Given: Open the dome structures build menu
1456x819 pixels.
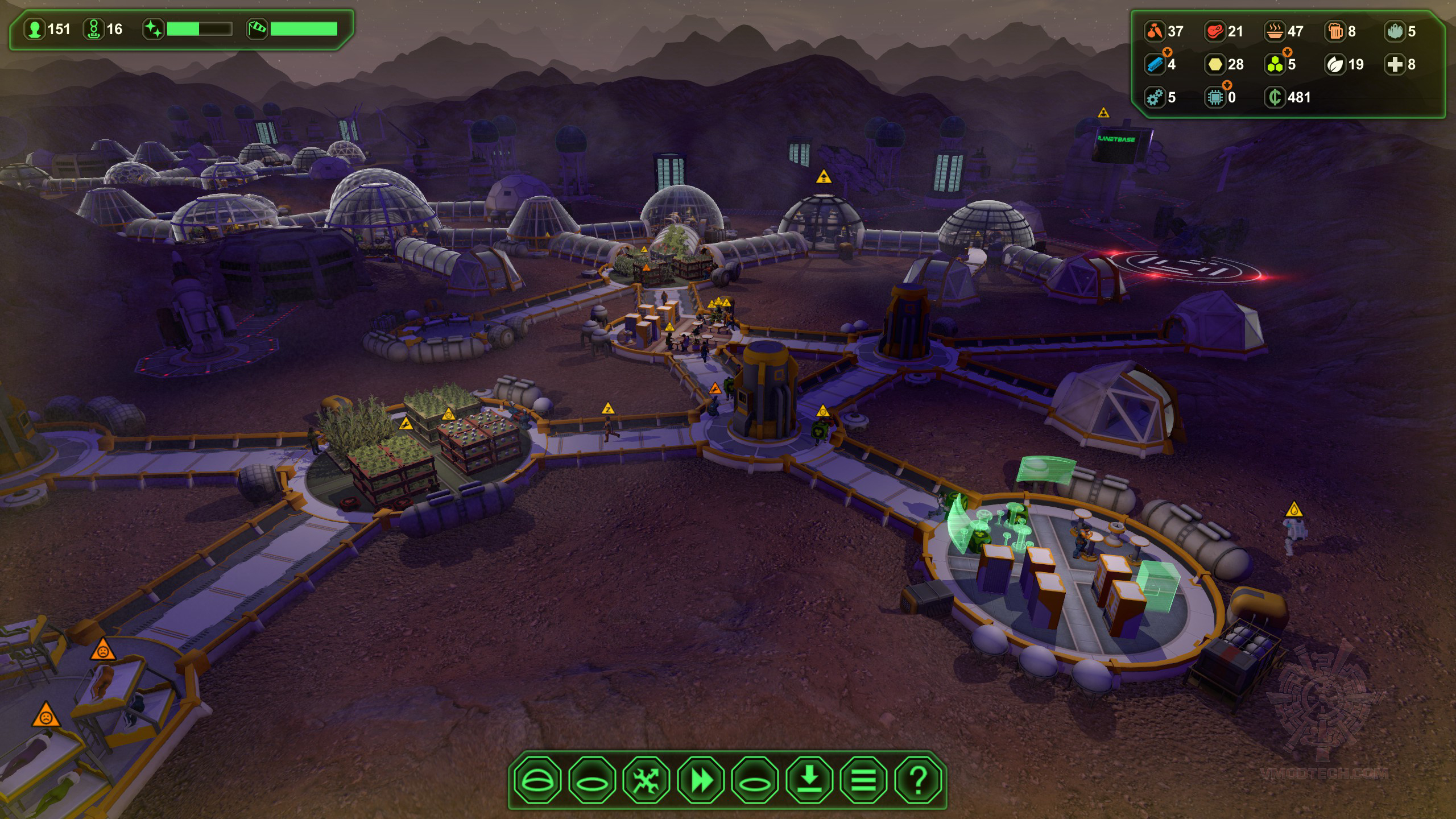Looking at the screenshot, I should click(537, 780).
